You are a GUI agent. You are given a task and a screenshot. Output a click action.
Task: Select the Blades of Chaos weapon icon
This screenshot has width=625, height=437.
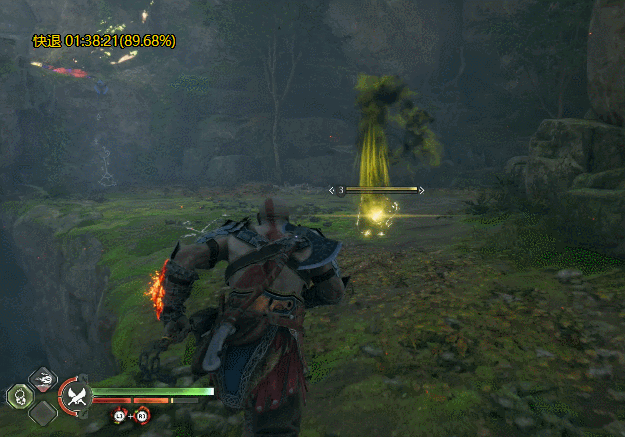click(x=76, y=396)
